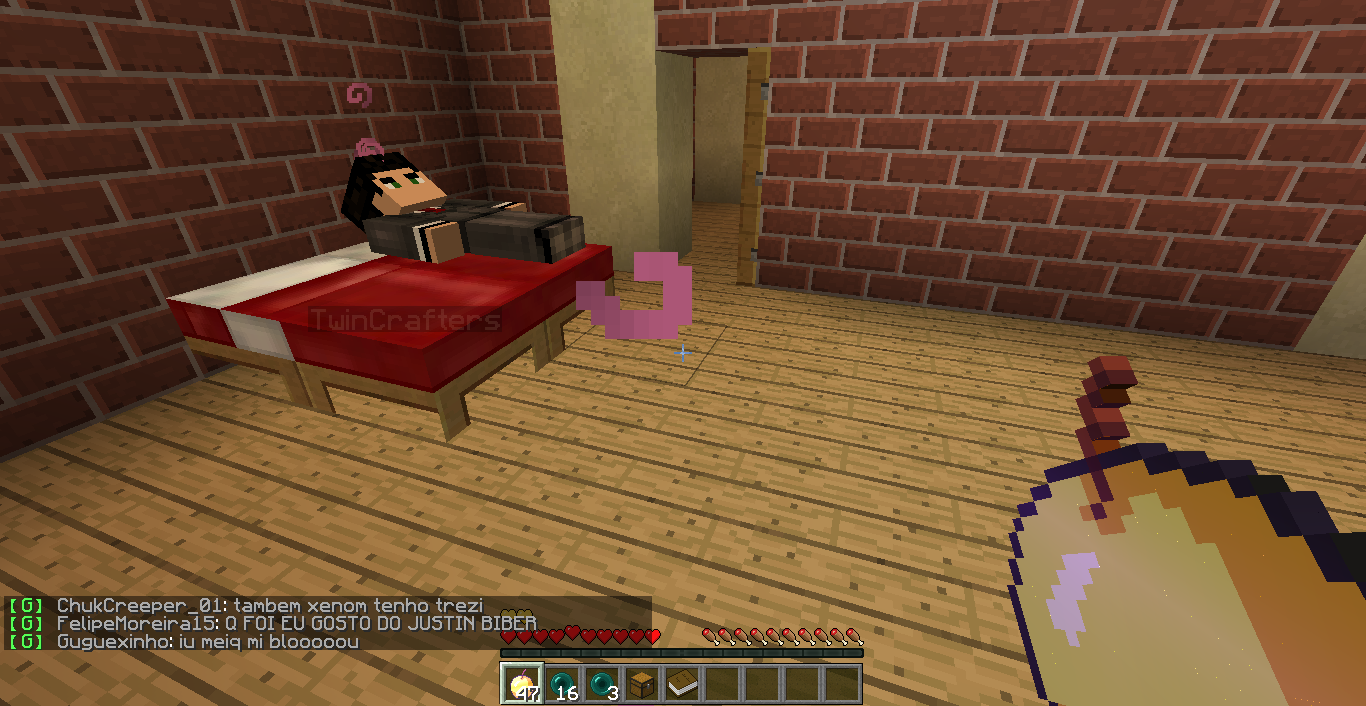This screenshot has height=706, width=1366.
Task: Select the book hotbar slot
Action: pyautogui.click(x=682, y=684)
